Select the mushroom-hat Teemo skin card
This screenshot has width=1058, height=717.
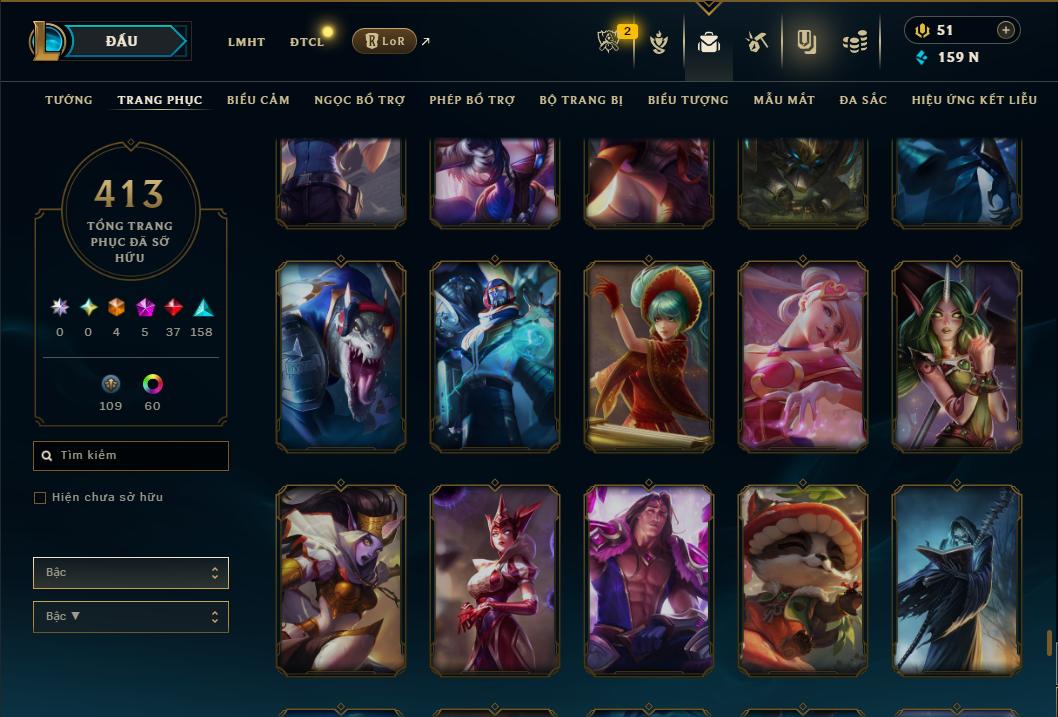pos(803,579)
